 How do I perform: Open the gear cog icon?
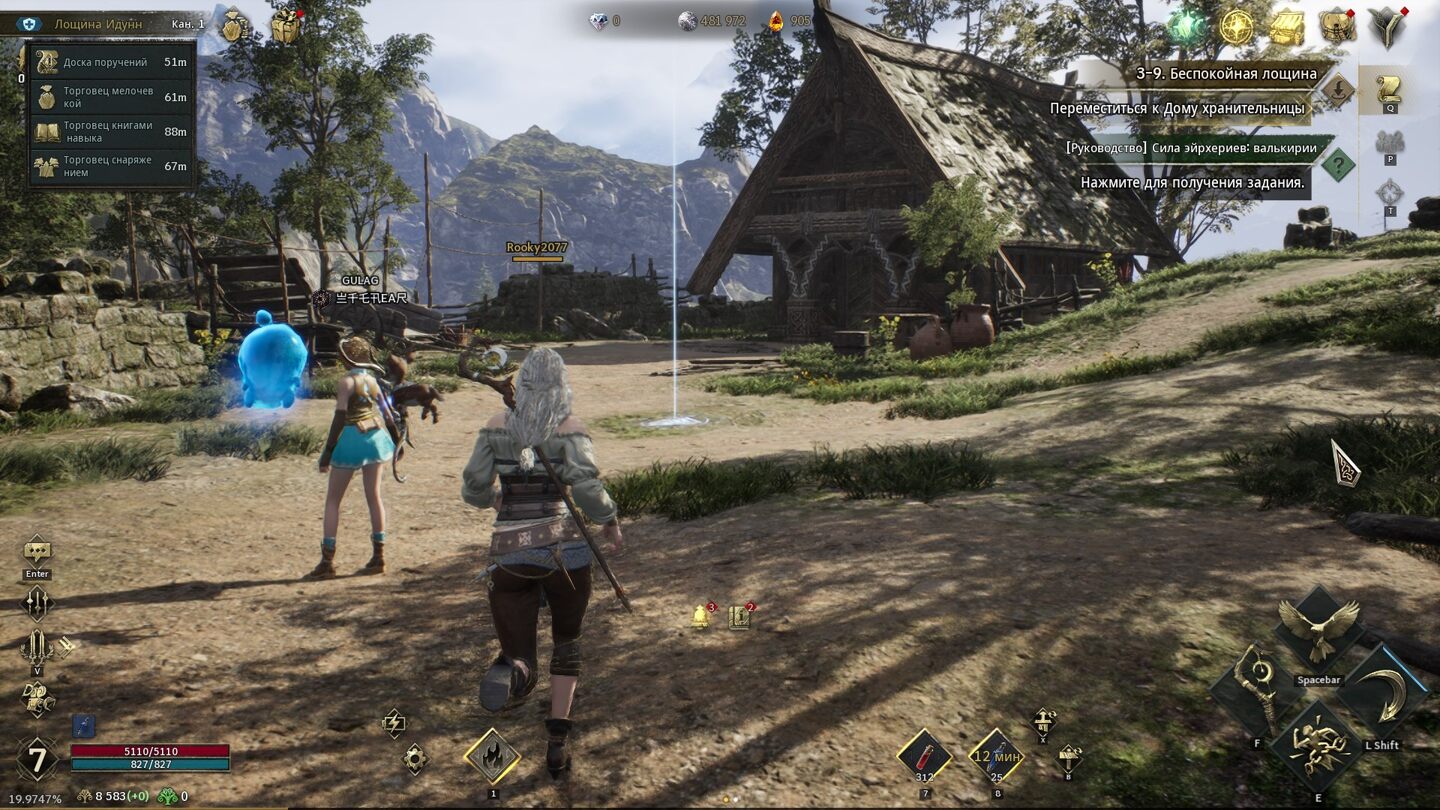(x=415, y=759)
